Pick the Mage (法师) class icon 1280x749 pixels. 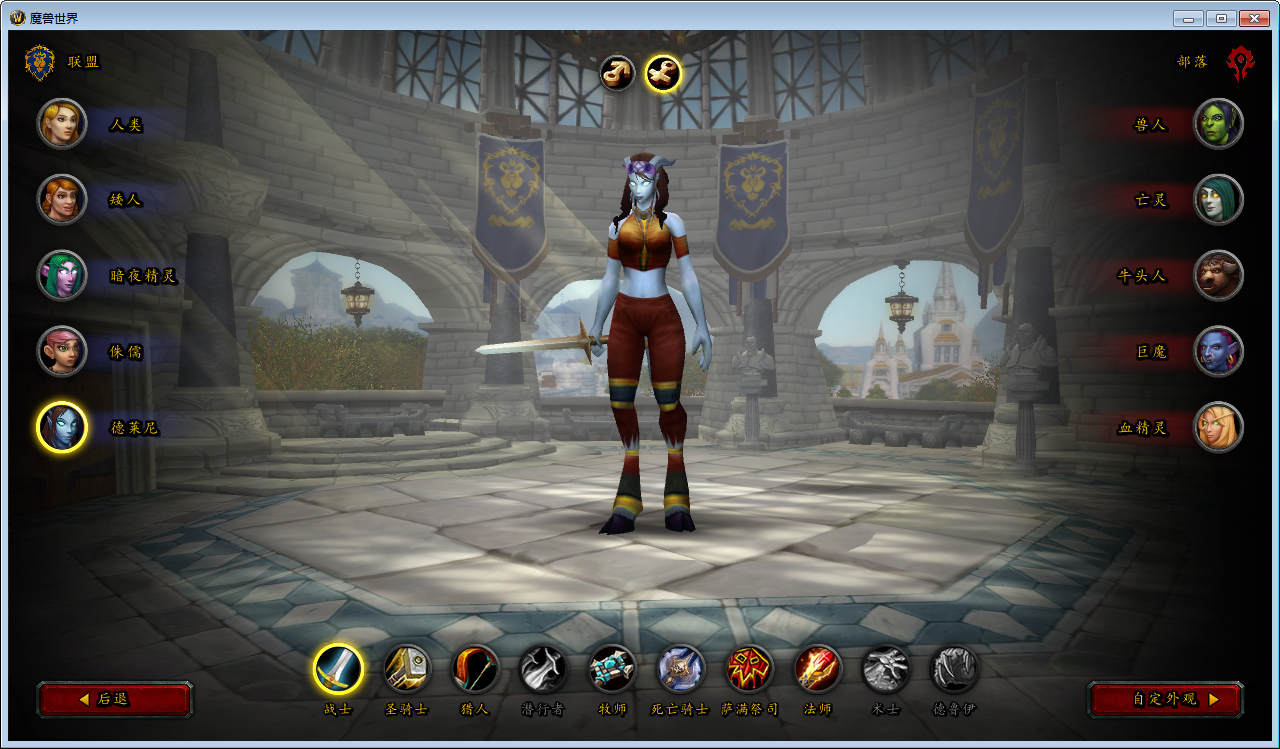tap(818, 669)
